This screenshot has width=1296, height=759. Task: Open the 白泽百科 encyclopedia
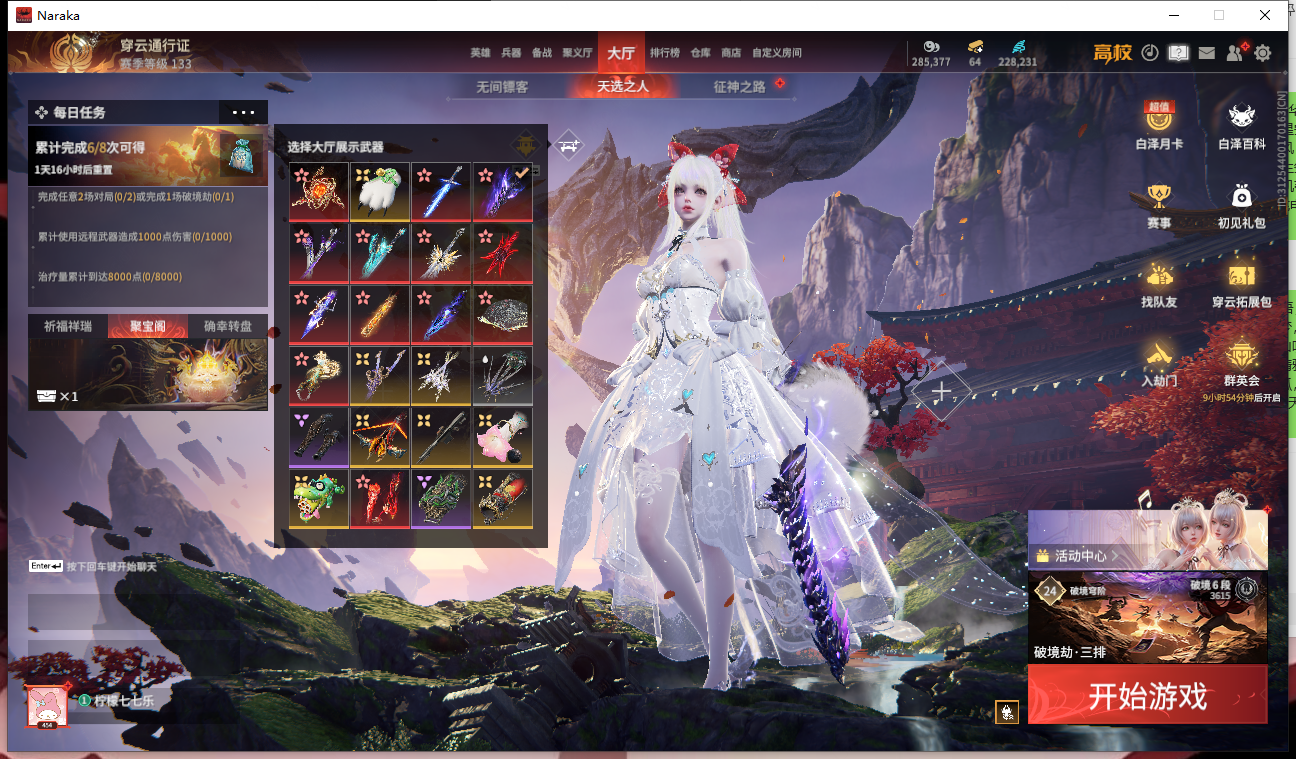tap(1241, 126)
